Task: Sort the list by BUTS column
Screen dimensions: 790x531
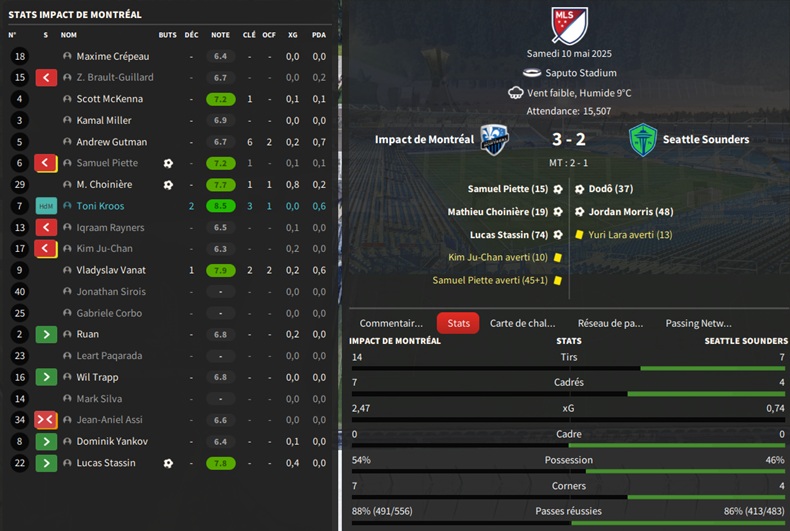Action: coord(167,35)
